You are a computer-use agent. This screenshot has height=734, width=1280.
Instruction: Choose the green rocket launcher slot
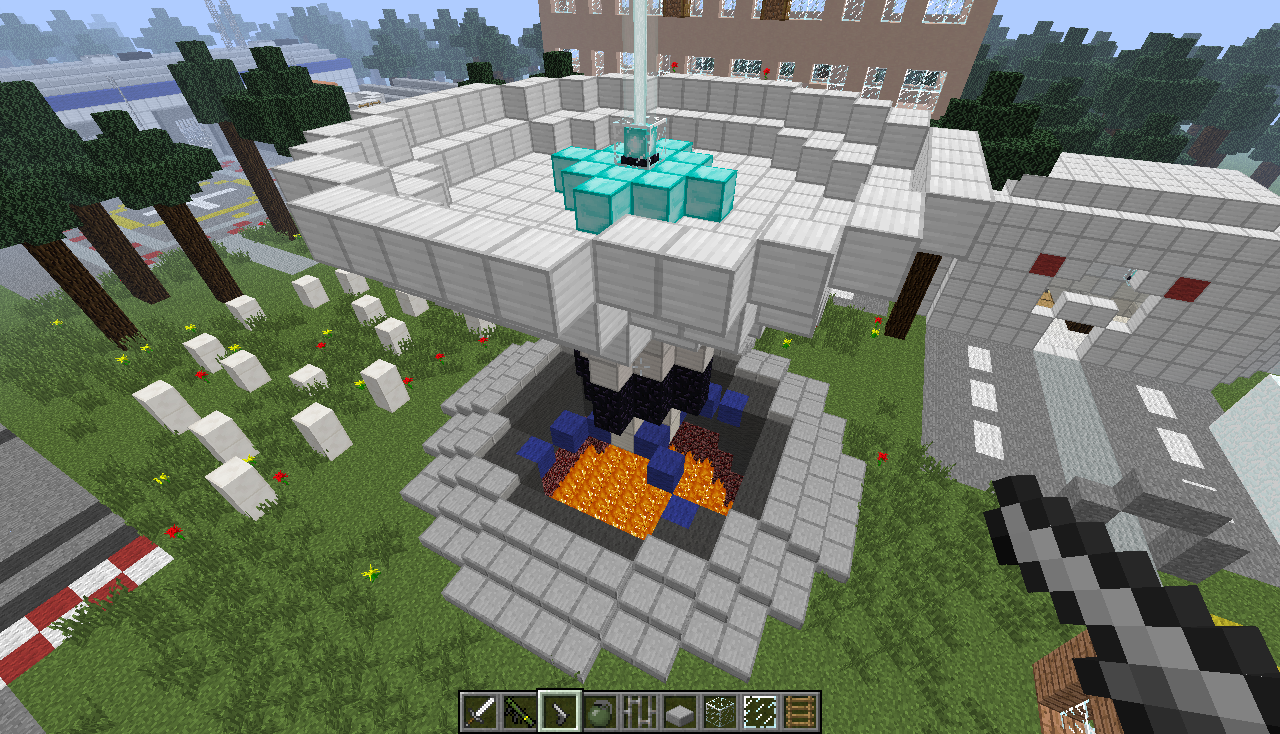(520, 712)
